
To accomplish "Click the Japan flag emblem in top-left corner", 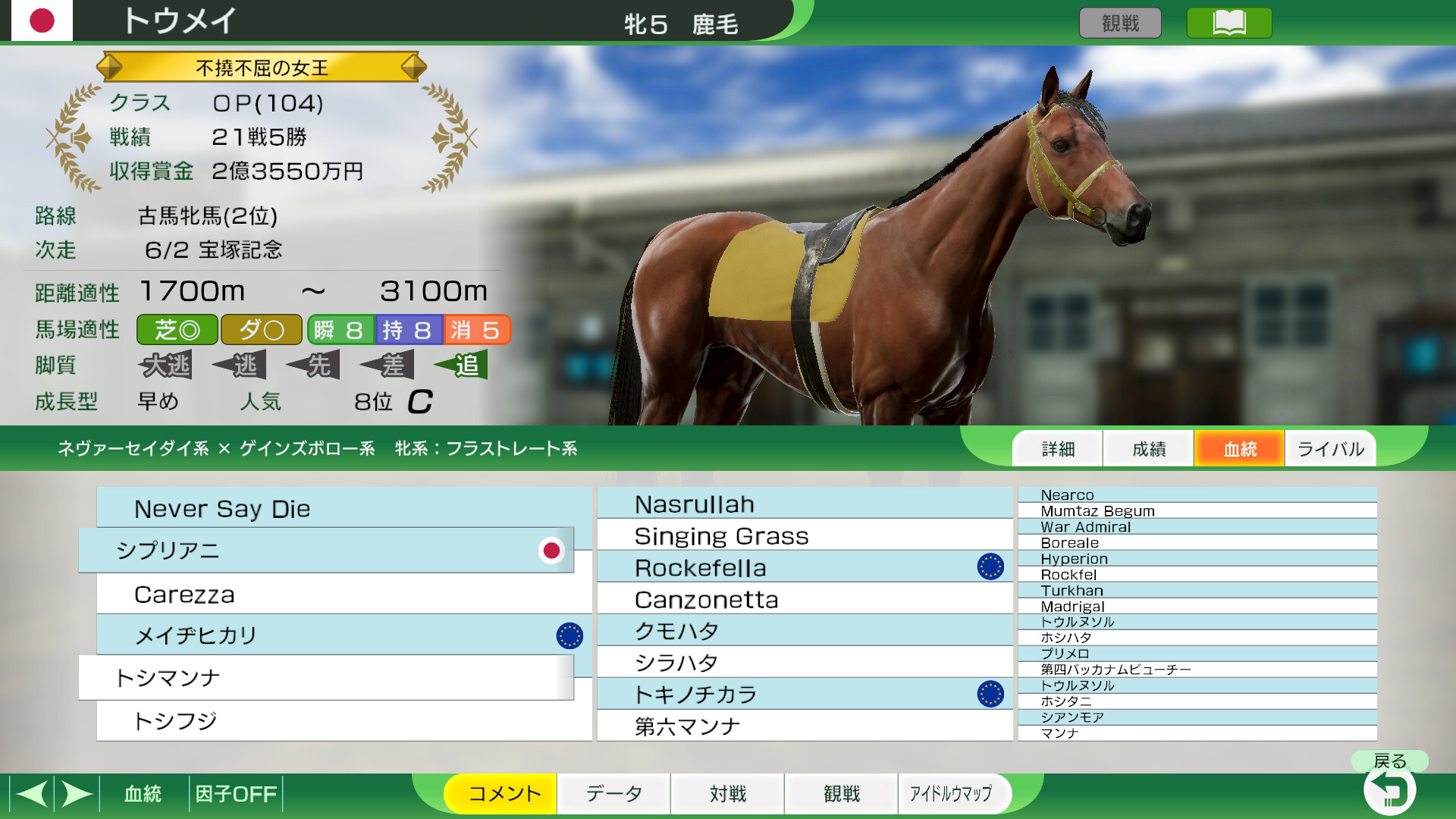I will [42, 20].
